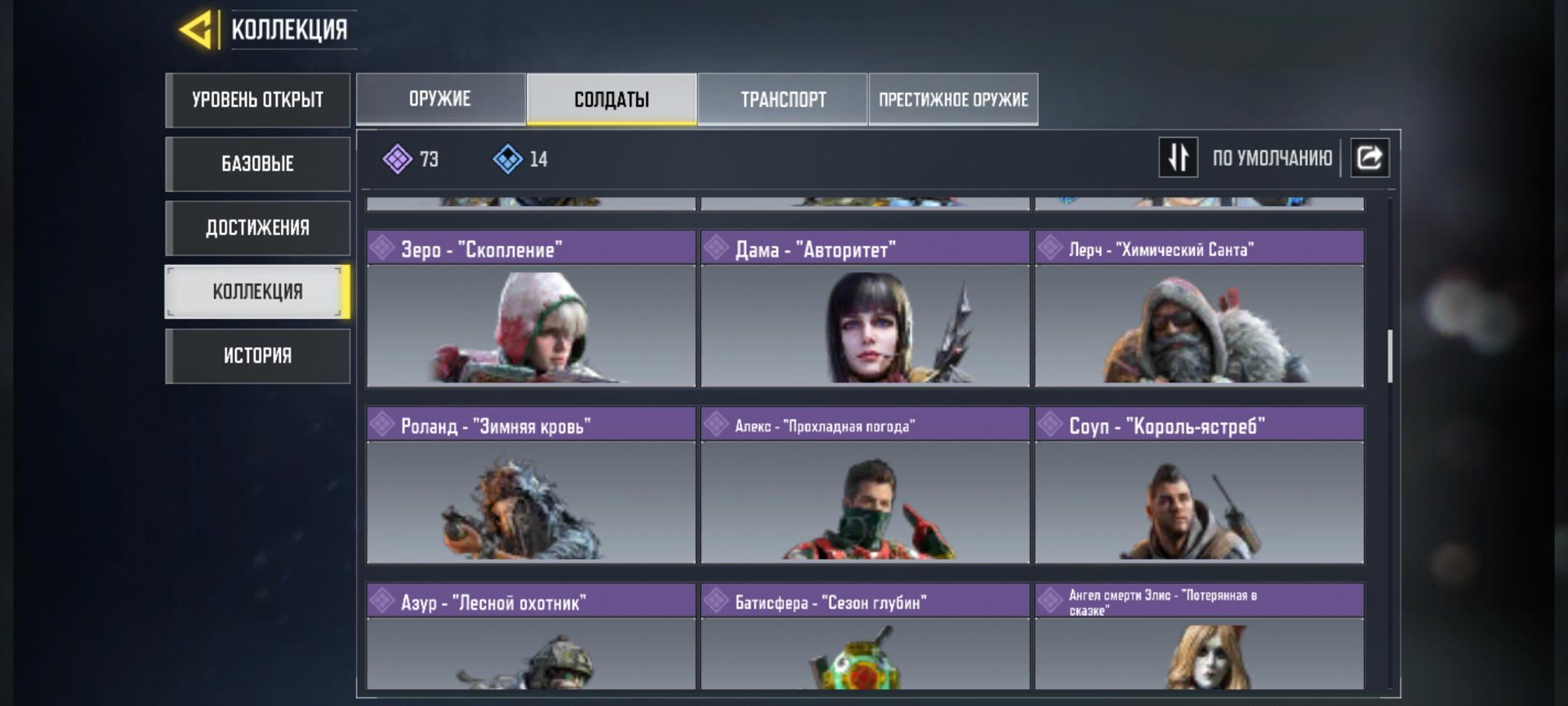
Task: Select the Коллекция side menu entry
Action: (x=257, y=292)
